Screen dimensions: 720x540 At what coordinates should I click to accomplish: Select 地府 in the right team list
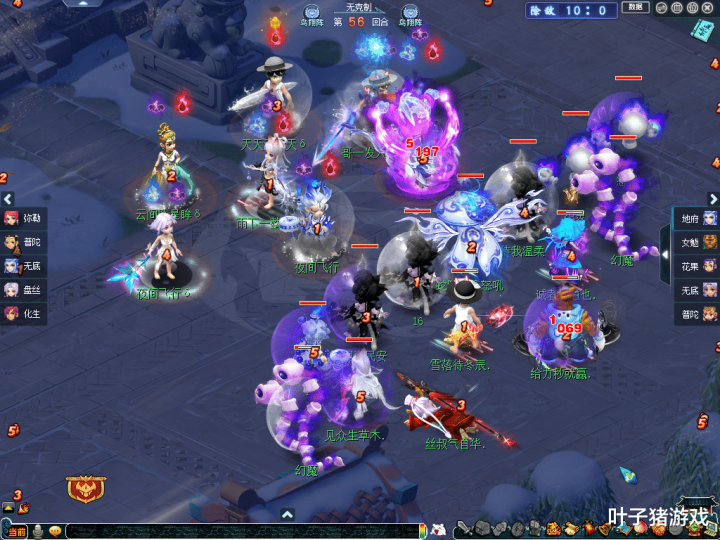(697, 218)
